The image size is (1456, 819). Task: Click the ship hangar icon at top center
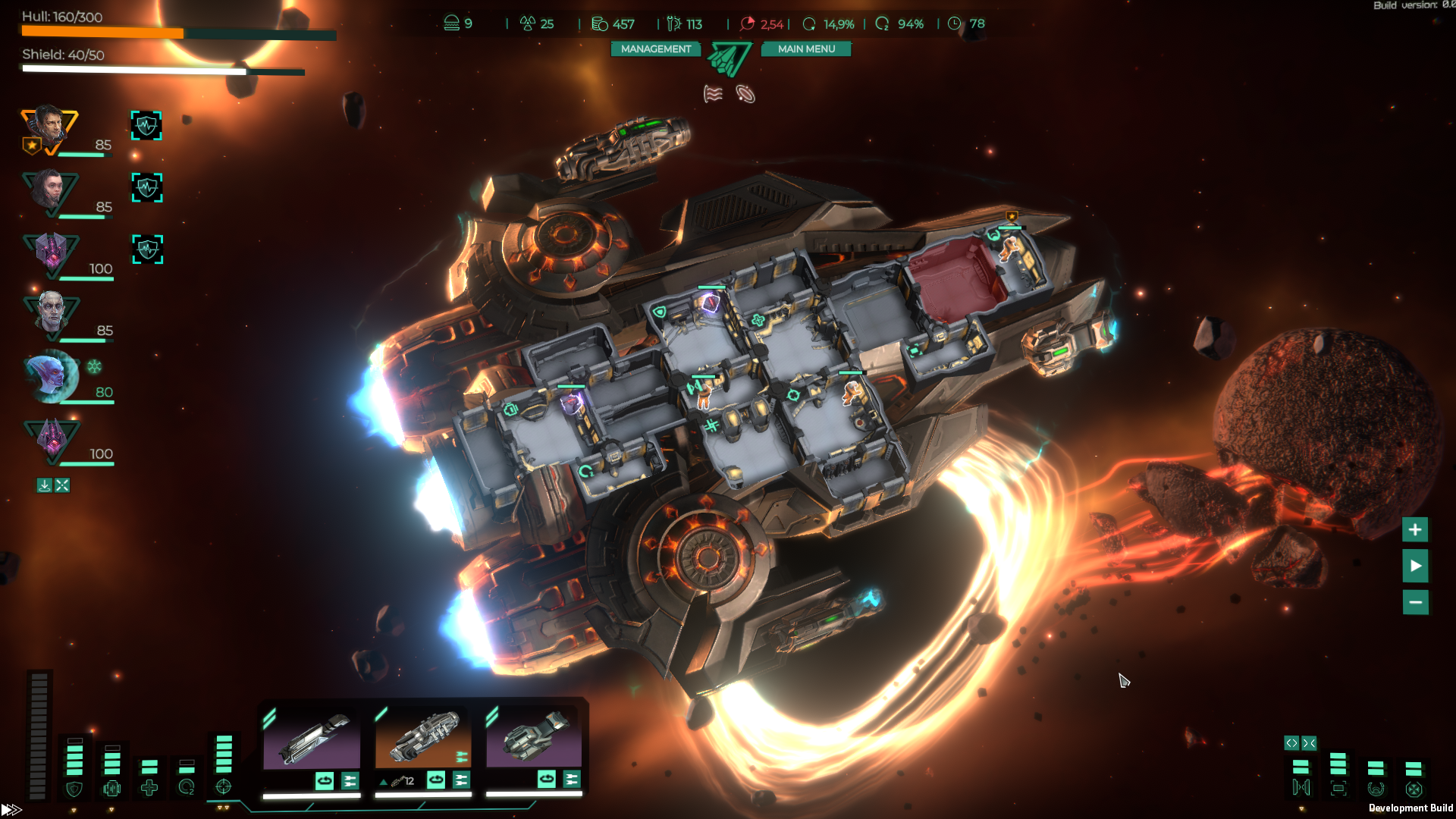click(730, 59)
